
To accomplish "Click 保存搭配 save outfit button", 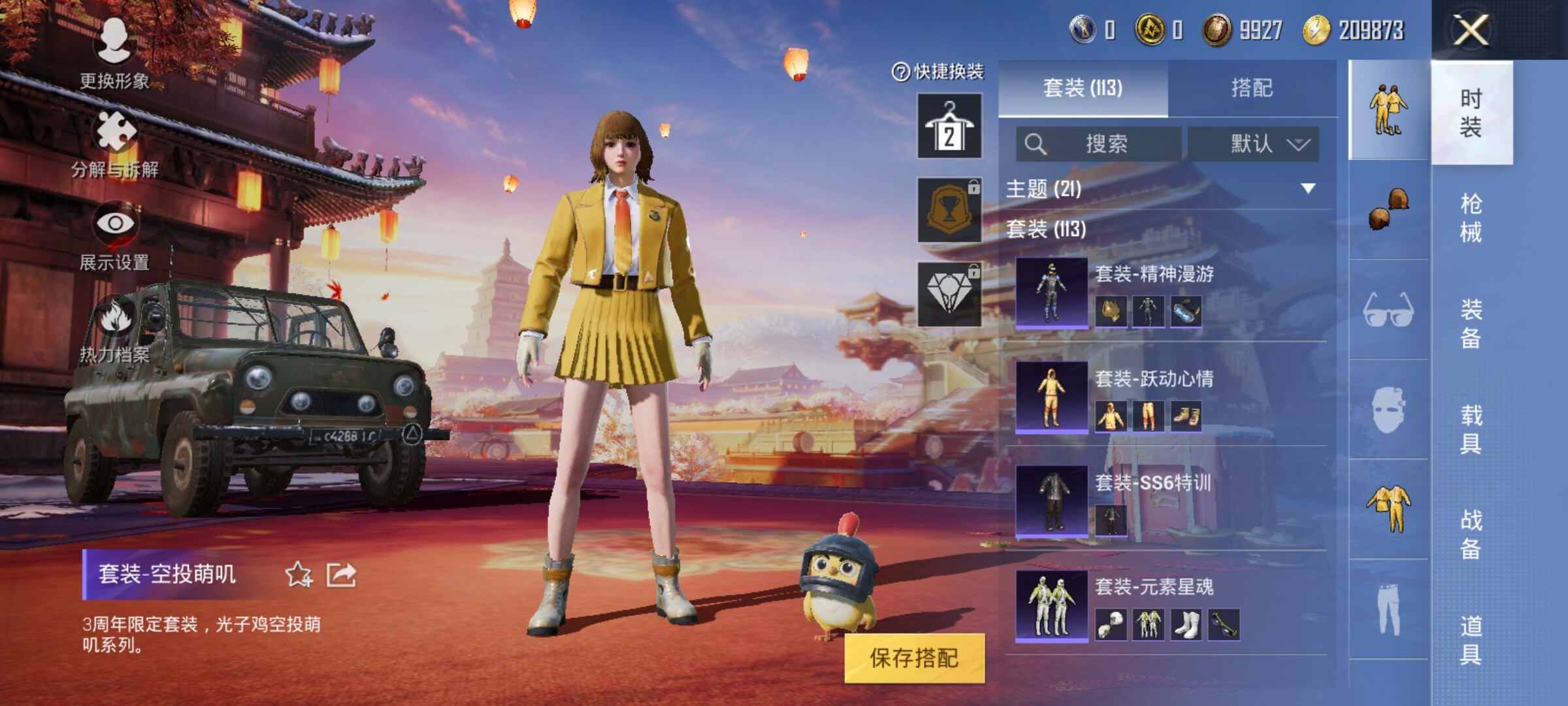I will tap(914, 658).
